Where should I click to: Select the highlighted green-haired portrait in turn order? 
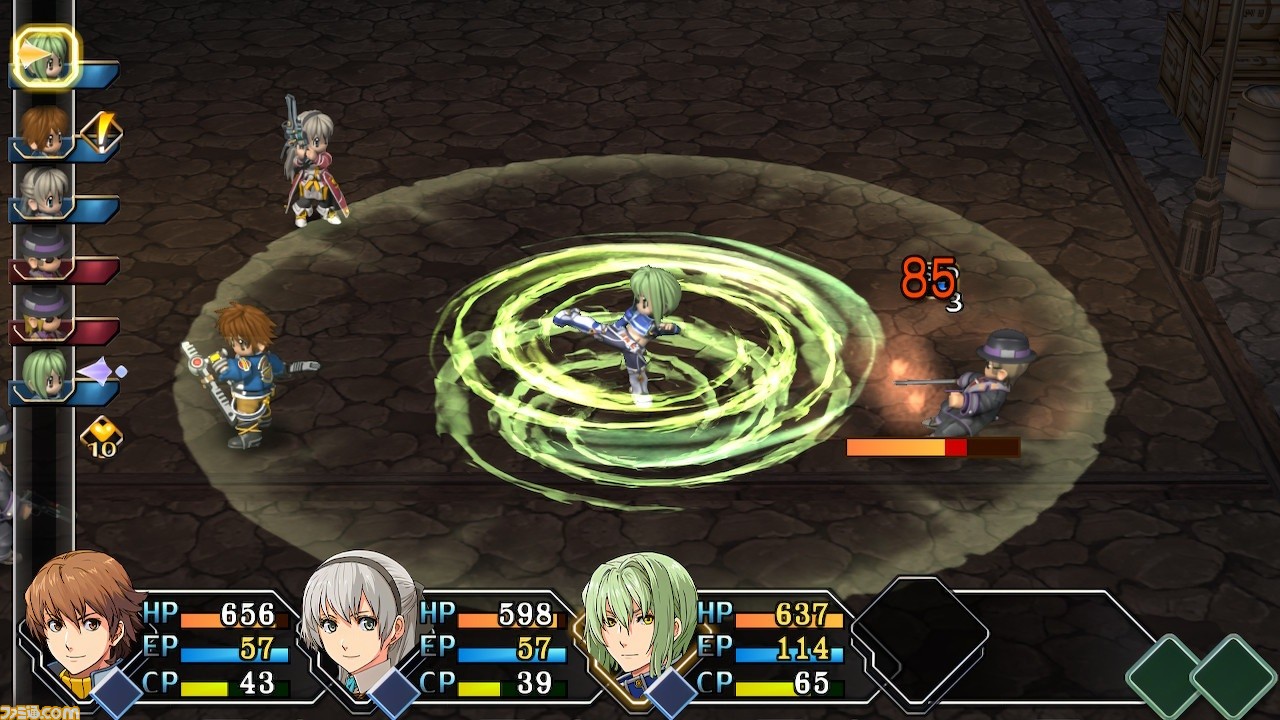pos(46,57)
